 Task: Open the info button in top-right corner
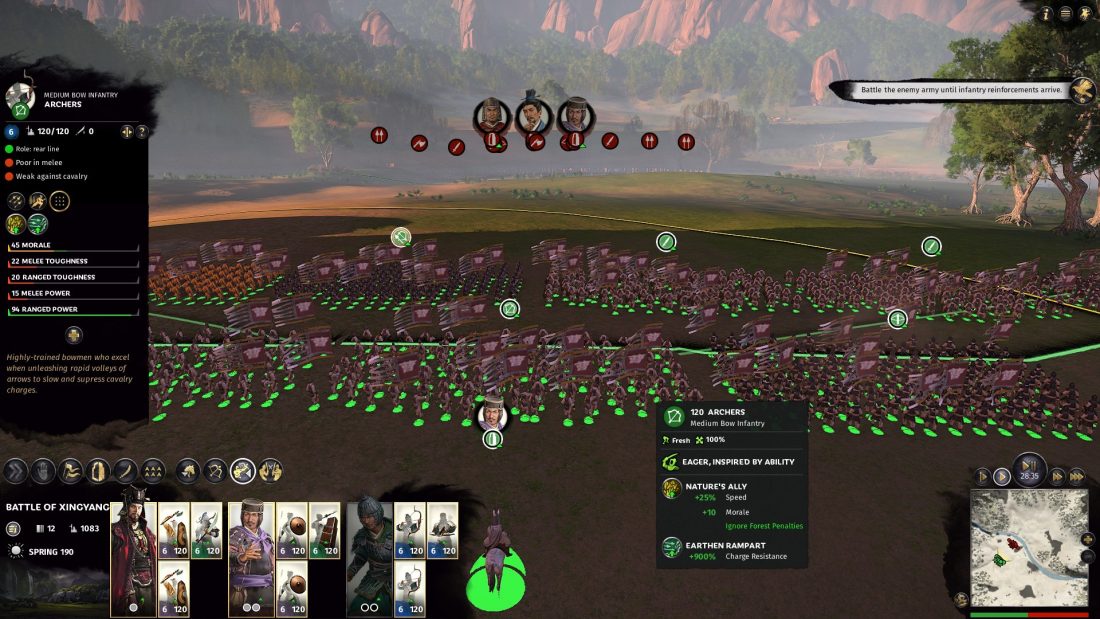click(1047, 14)
